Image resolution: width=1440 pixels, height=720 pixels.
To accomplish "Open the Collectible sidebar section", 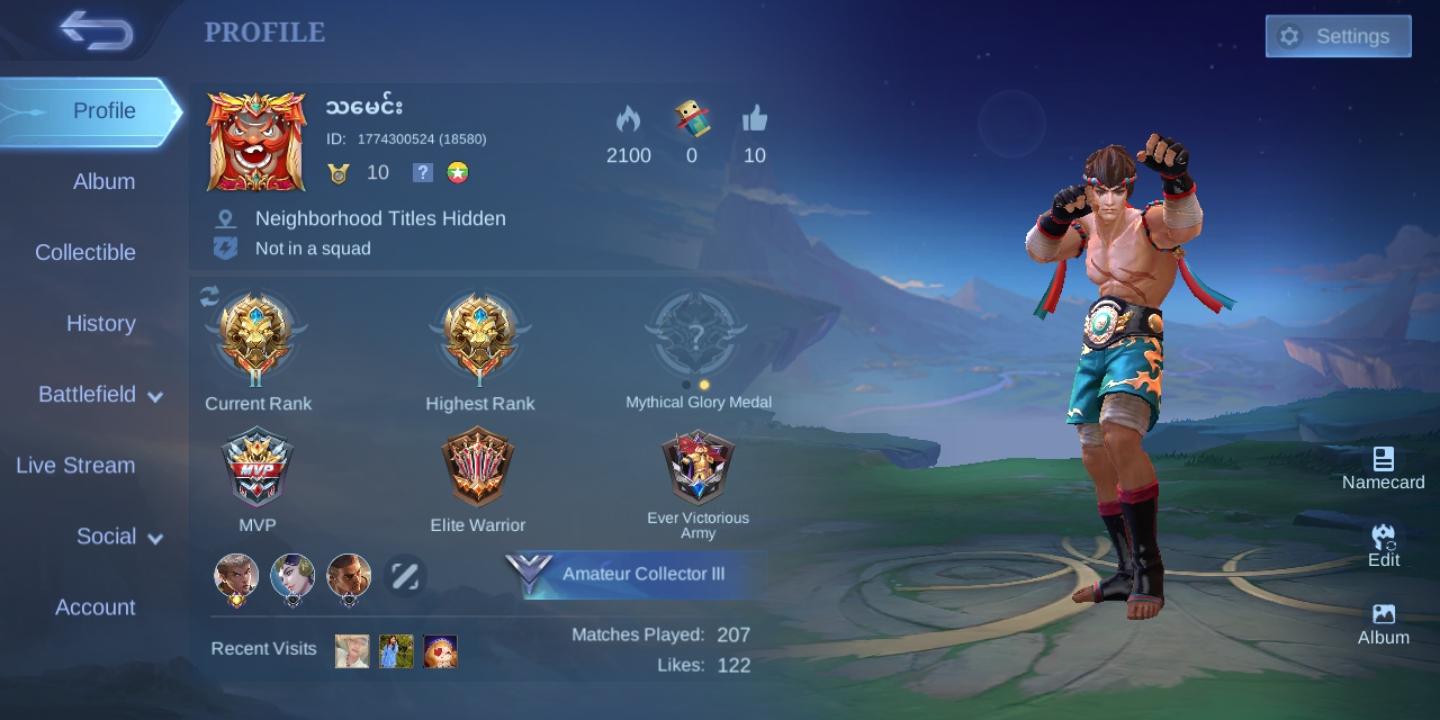I will [85, 253].
